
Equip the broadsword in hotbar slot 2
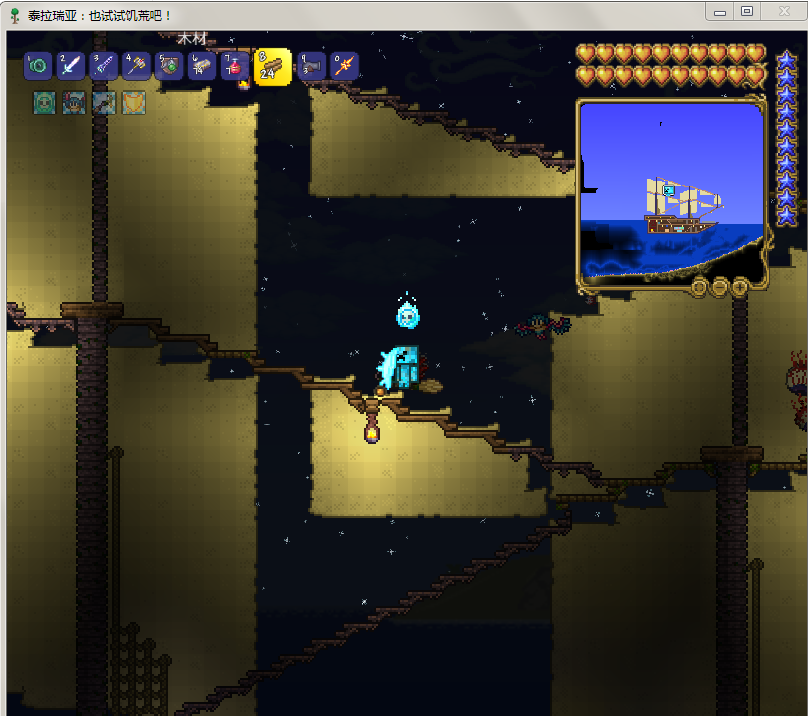coord(71,66)
